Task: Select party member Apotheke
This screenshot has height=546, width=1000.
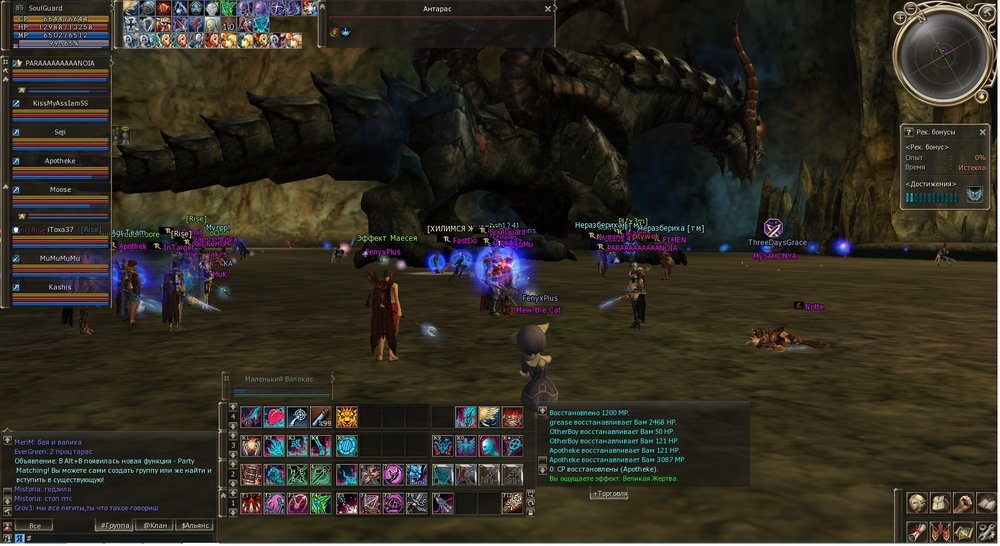Action: [x=60, y=160]
